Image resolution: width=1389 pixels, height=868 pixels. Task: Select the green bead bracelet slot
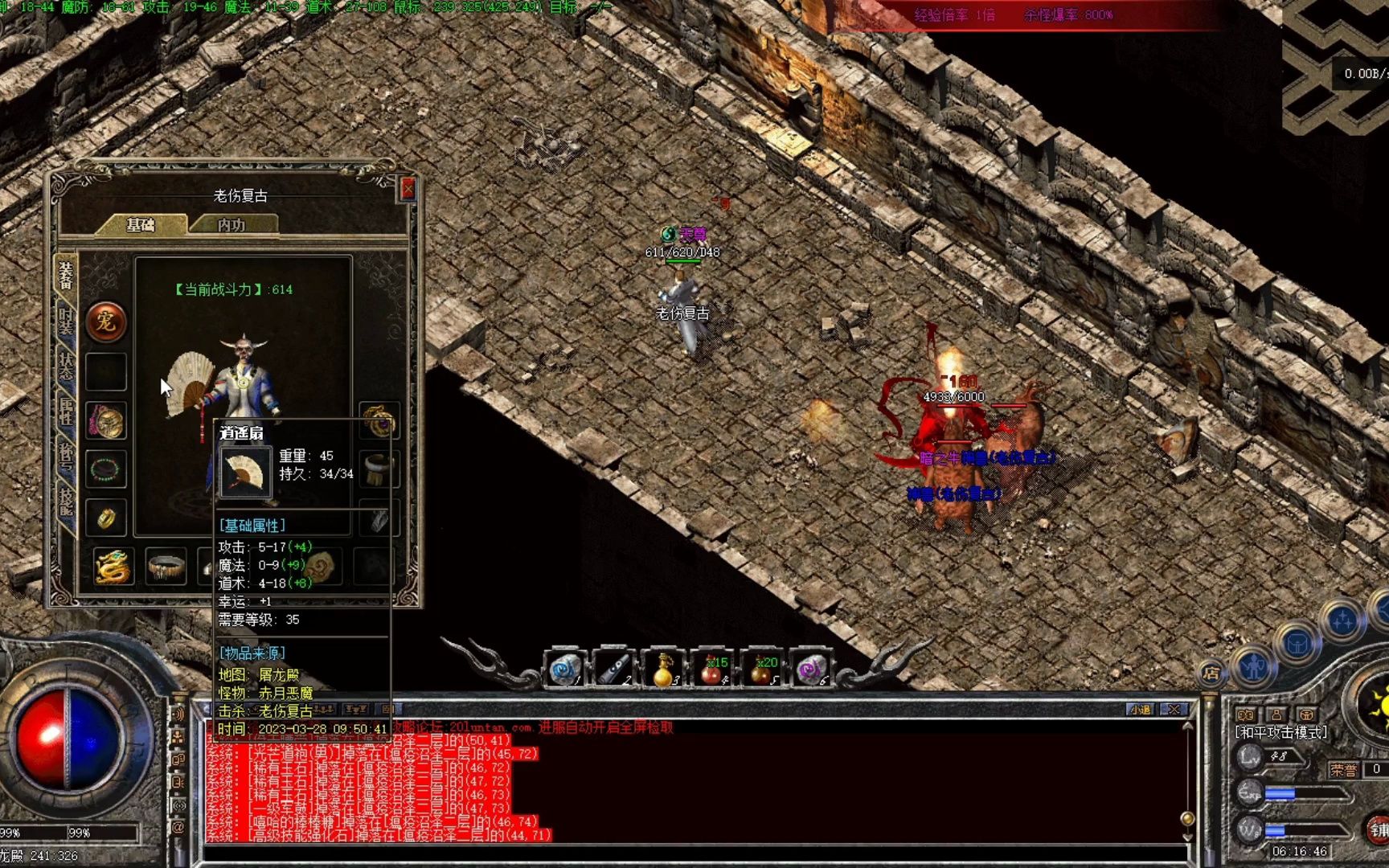click(106, 469)
